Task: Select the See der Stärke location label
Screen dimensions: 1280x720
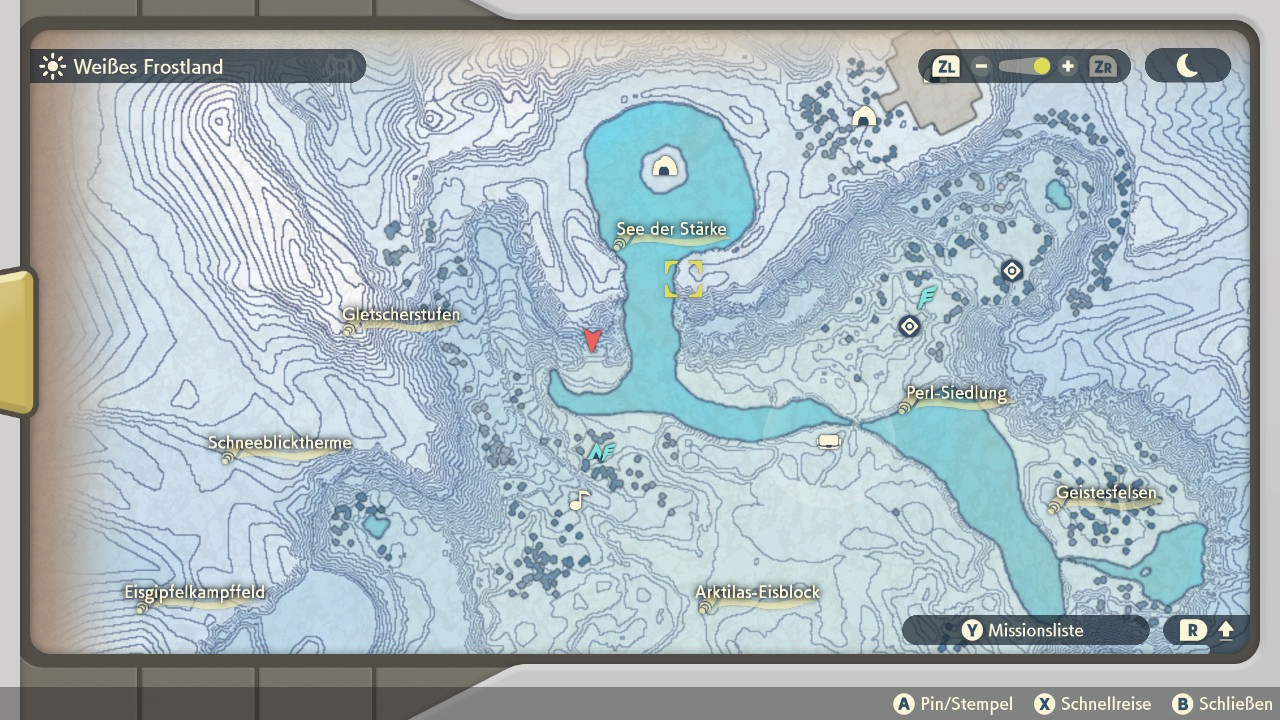Action: [x=670, y=231]
